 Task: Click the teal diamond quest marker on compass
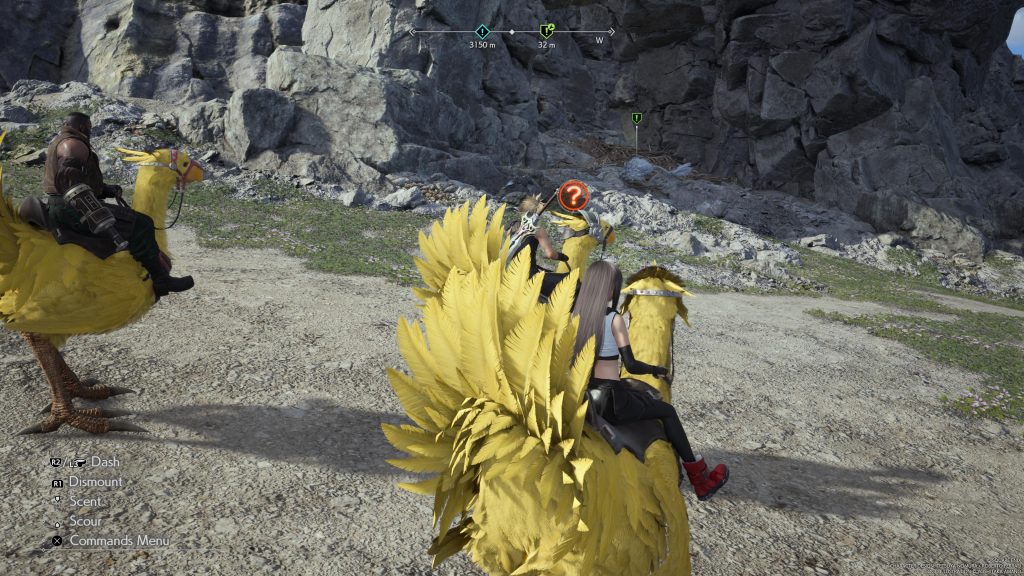(x=482, y=31)
